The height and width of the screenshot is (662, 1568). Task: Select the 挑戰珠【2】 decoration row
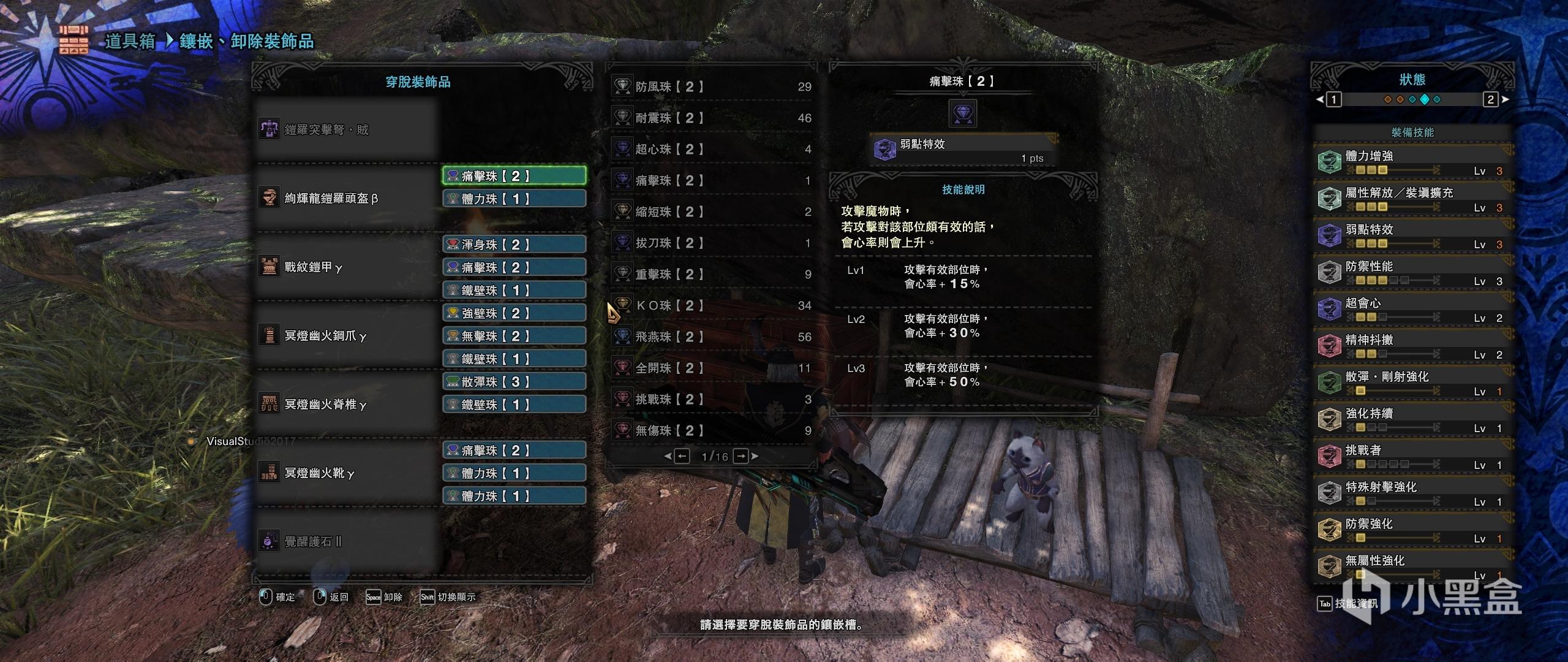coord(710,400)
